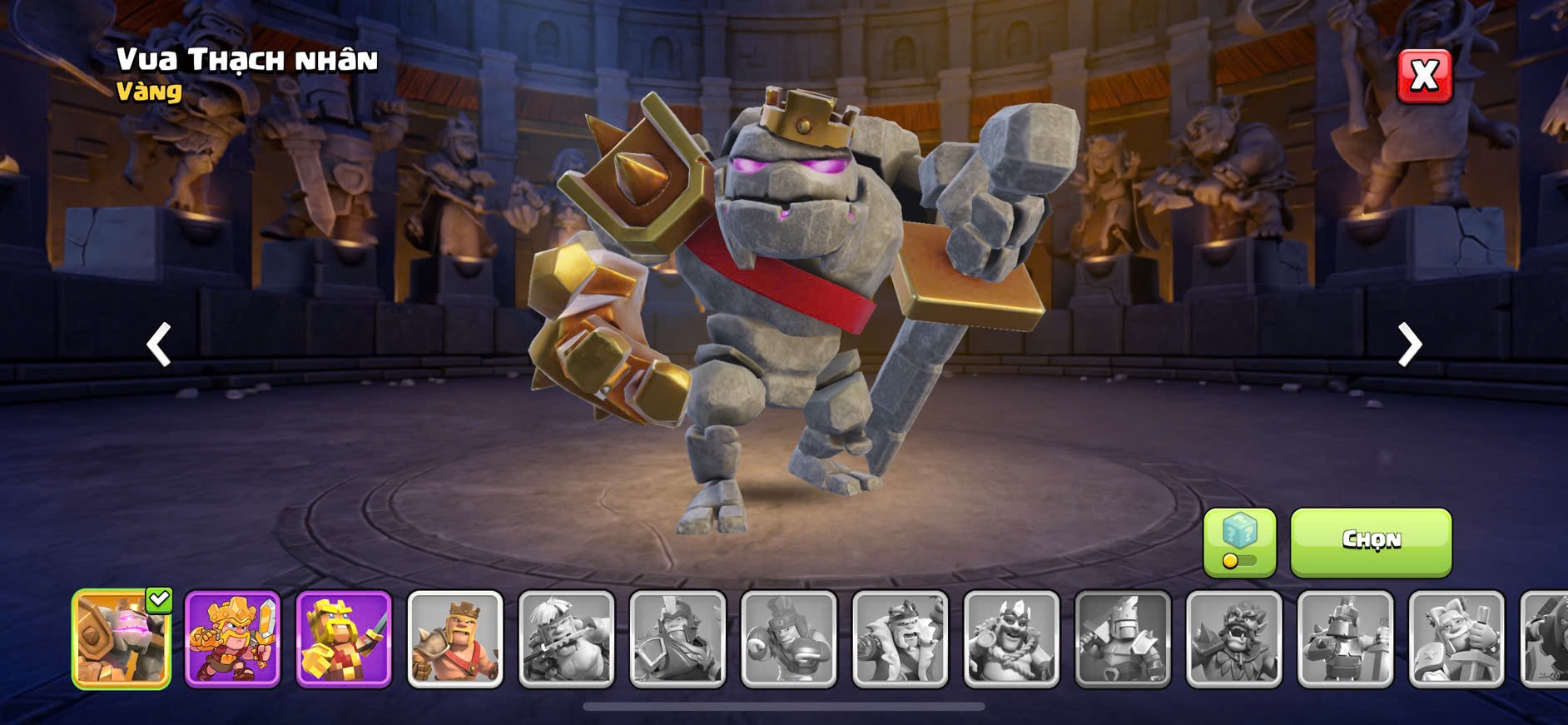Show the next skin with the right arrow

click(x=1409, y=344)
